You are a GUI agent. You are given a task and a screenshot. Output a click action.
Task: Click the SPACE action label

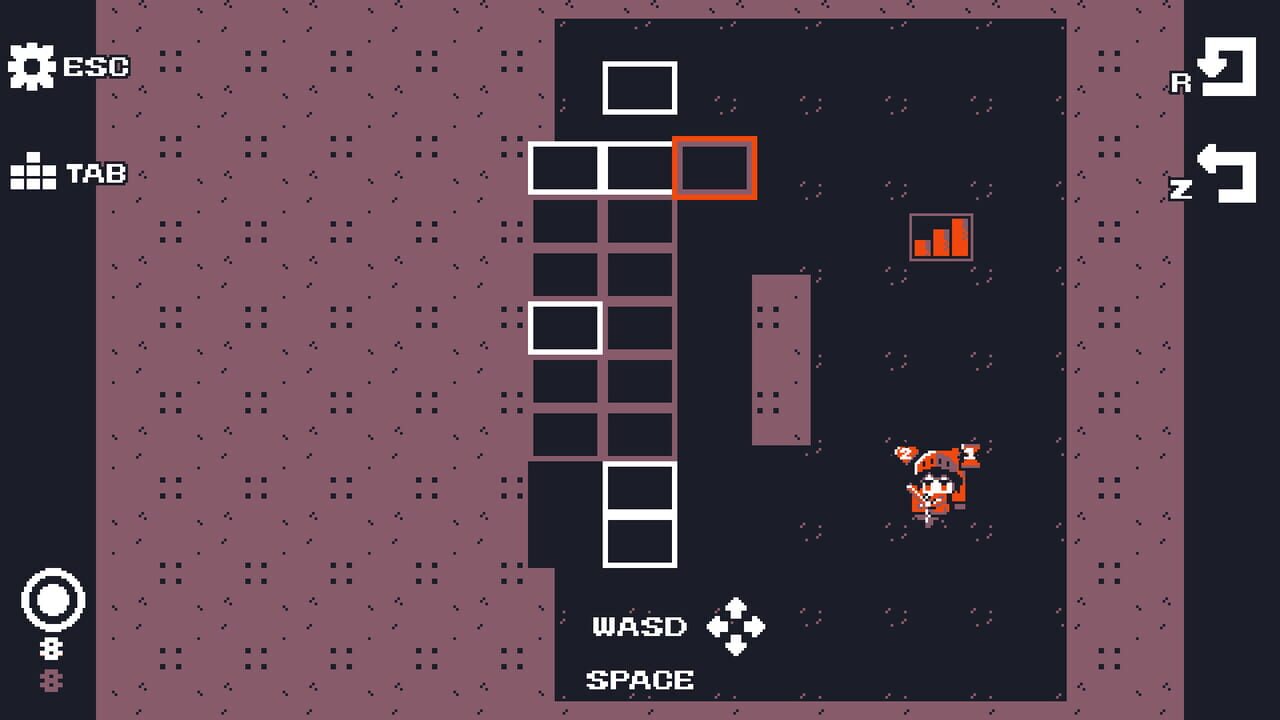click(638, 680)
